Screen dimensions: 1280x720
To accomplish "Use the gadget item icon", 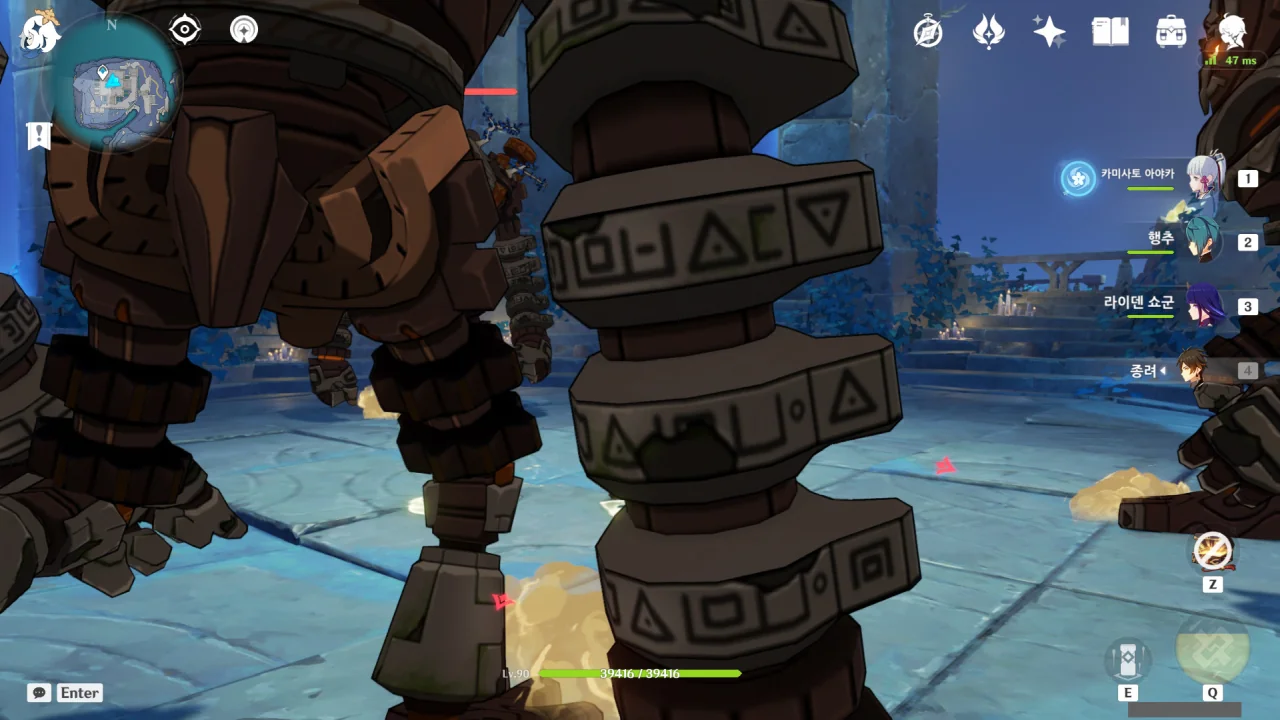I will [1213, 551].
